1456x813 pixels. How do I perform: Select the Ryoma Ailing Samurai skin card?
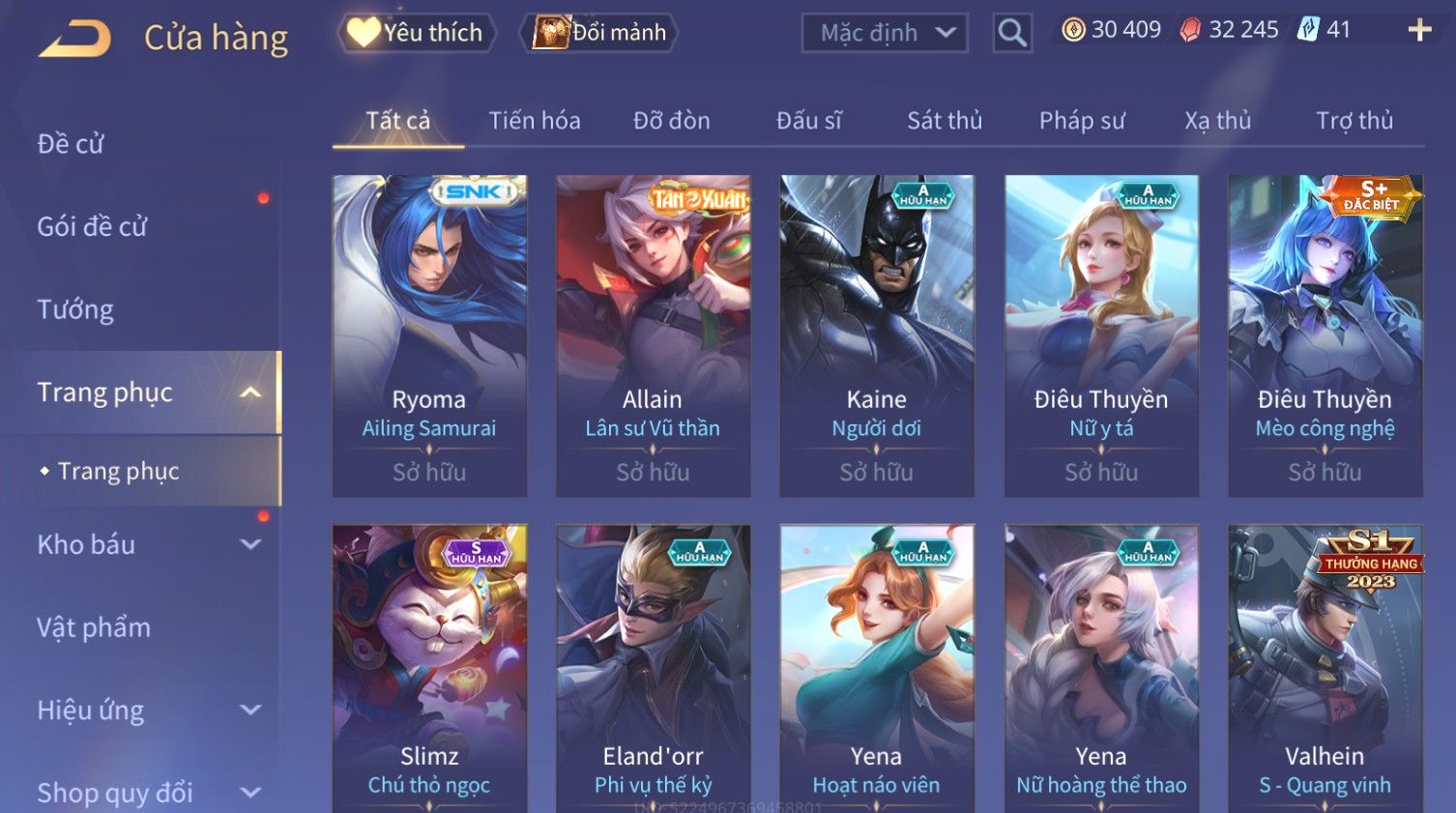429,335
